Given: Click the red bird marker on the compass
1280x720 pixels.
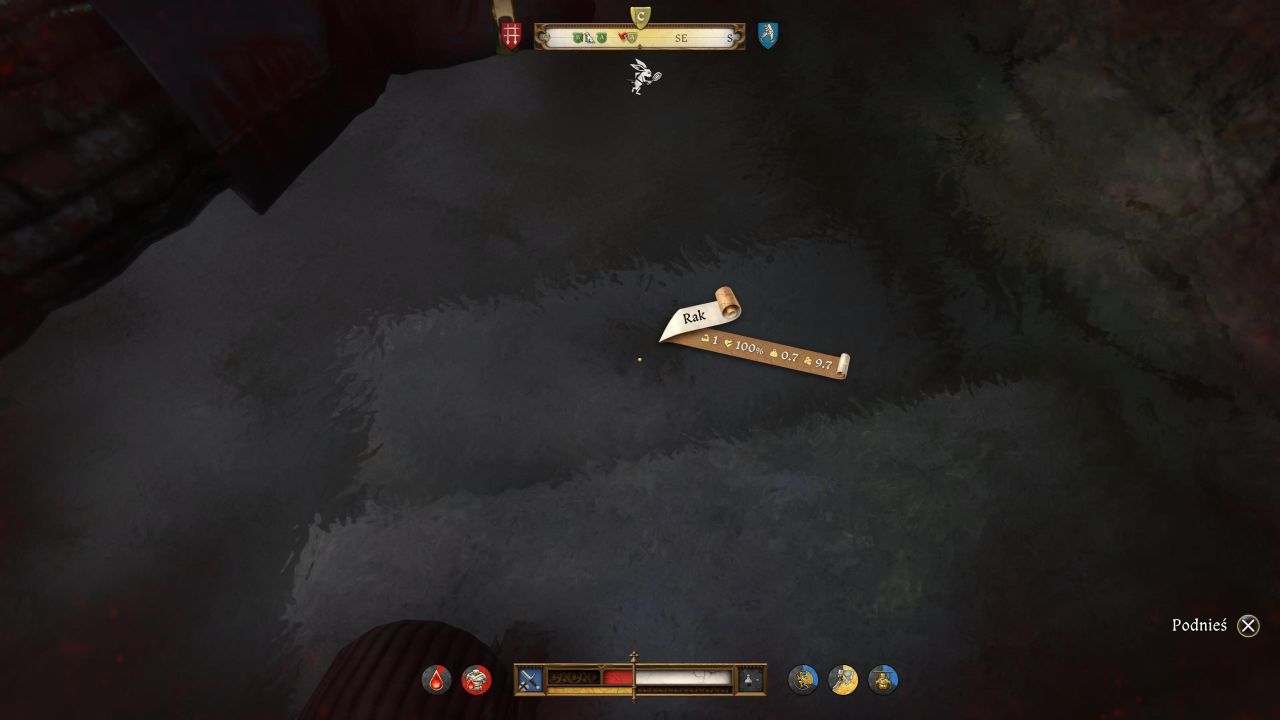Looking at the screenshot, I should (x=622, y=38).
